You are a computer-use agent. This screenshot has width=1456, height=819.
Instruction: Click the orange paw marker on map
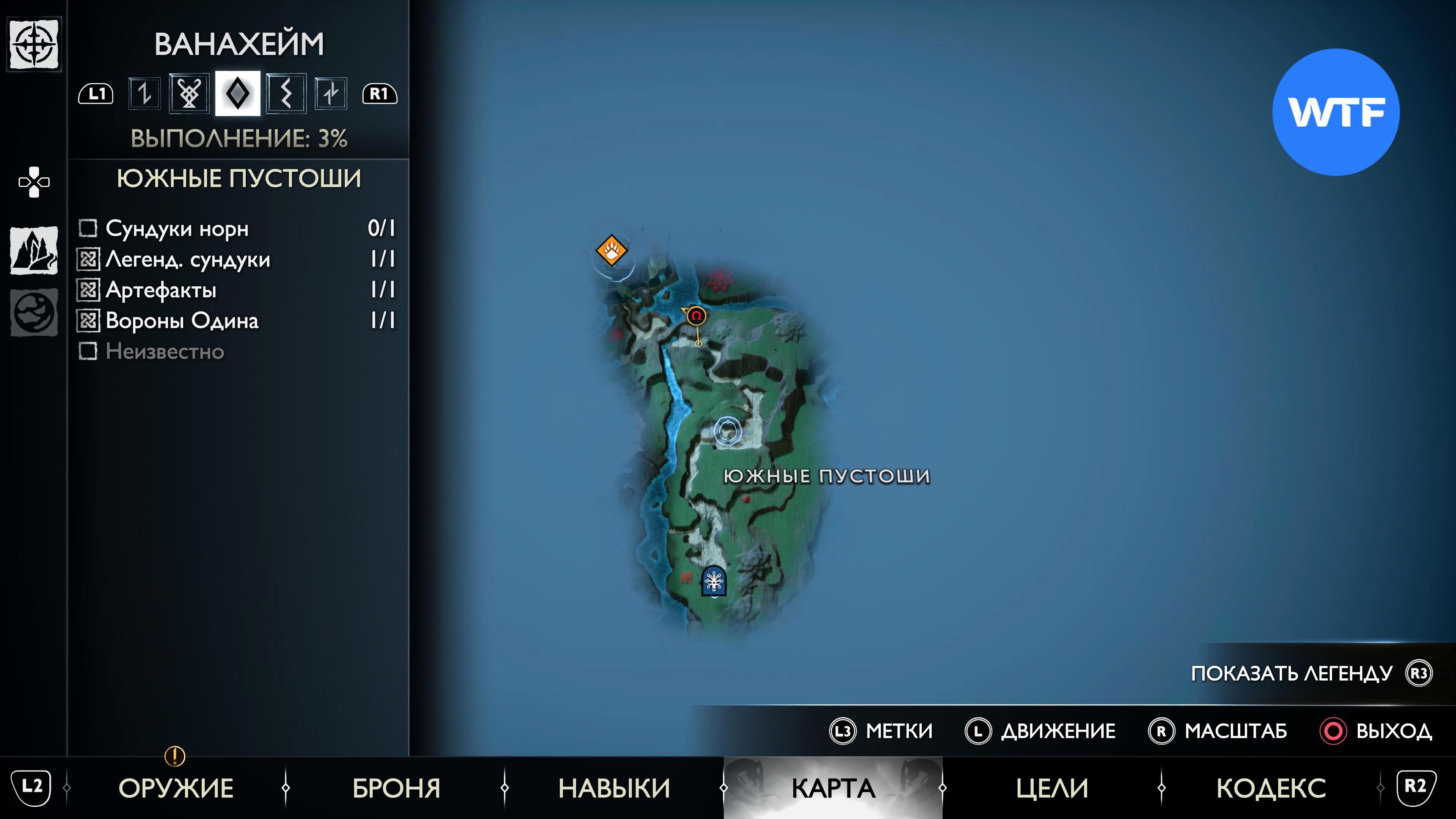[x=612, y=250]
